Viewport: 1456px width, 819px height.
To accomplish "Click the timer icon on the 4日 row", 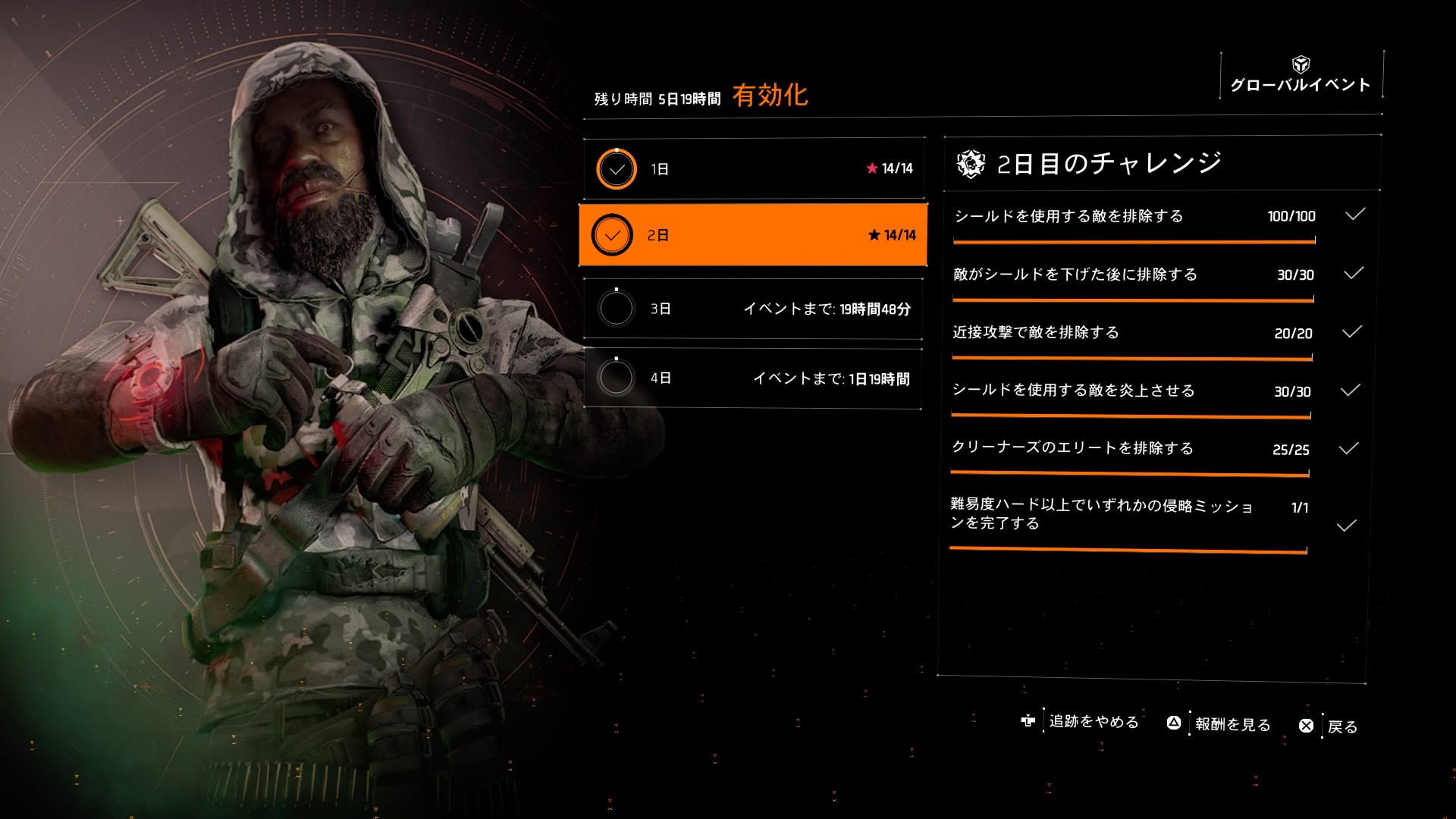I will [x=617, y=376].
